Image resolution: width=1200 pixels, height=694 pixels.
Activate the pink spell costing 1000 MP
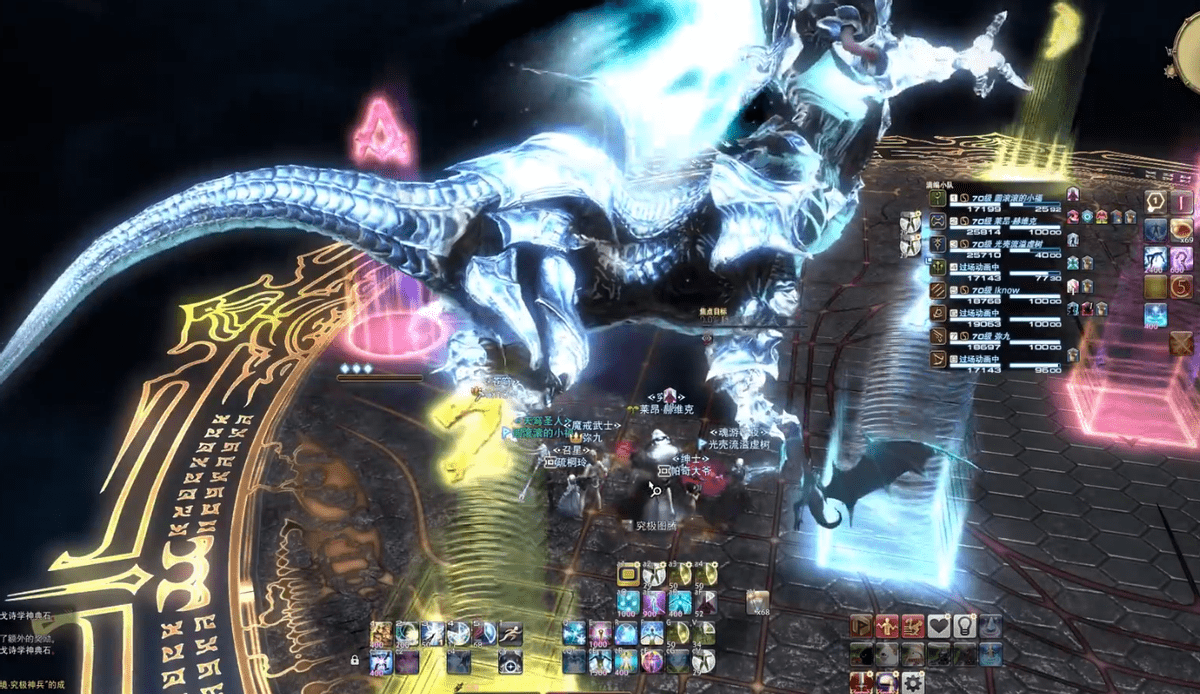coord(601,633)
